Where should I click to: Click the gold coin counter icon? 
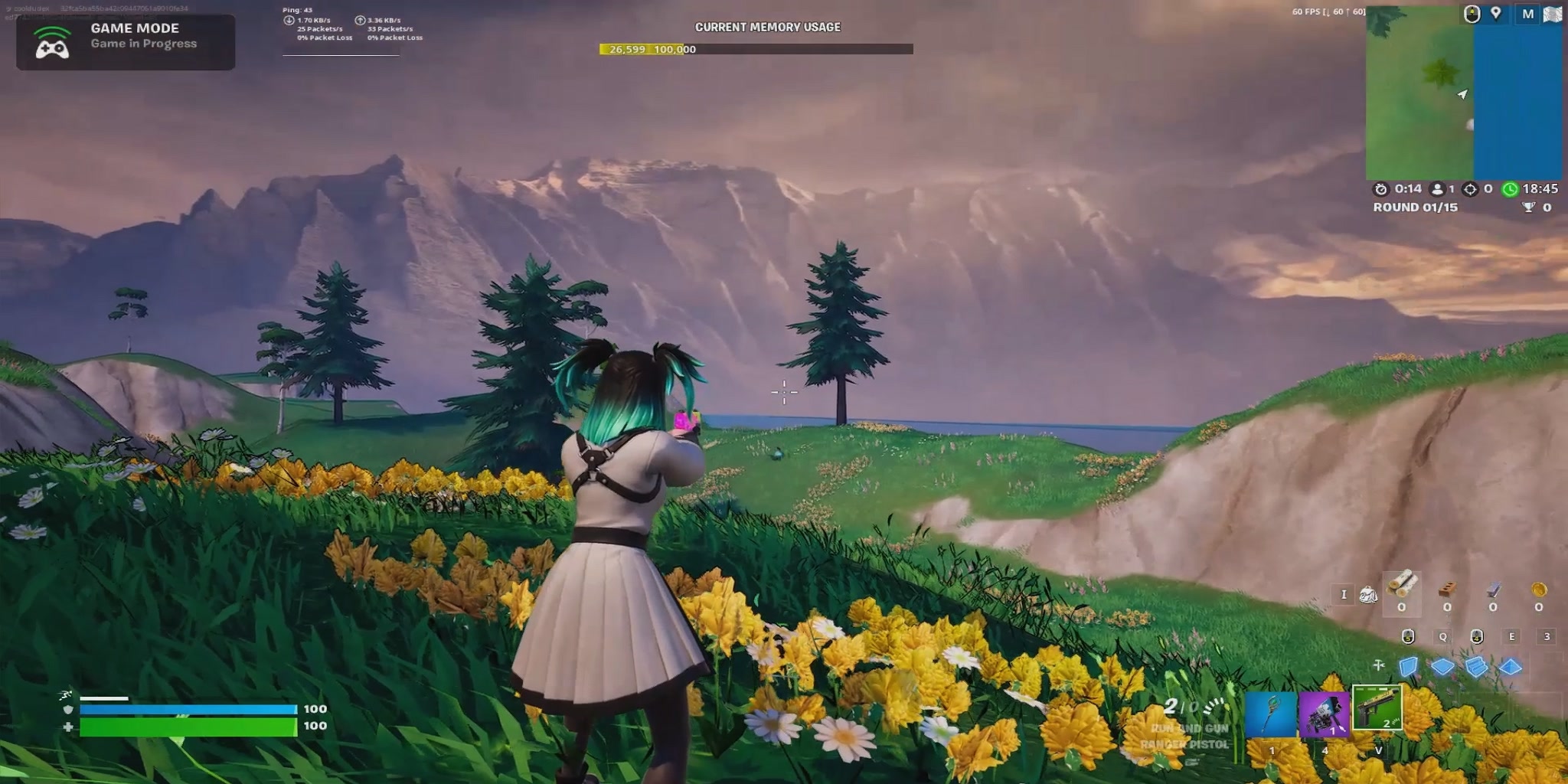(1539, 590)
